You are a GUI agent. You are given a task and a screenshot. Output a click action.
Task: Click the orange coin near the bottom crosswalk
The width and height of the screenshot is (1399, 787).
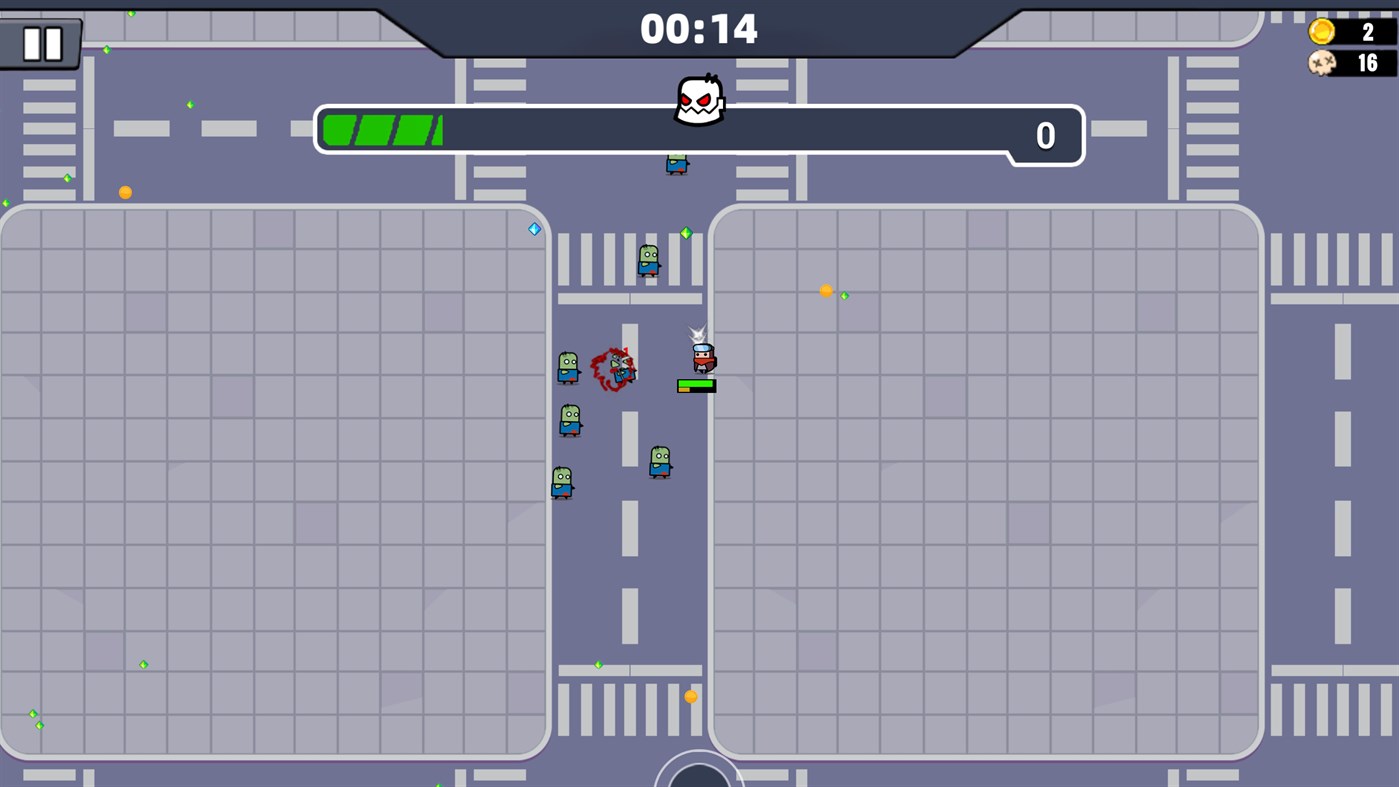689,697
